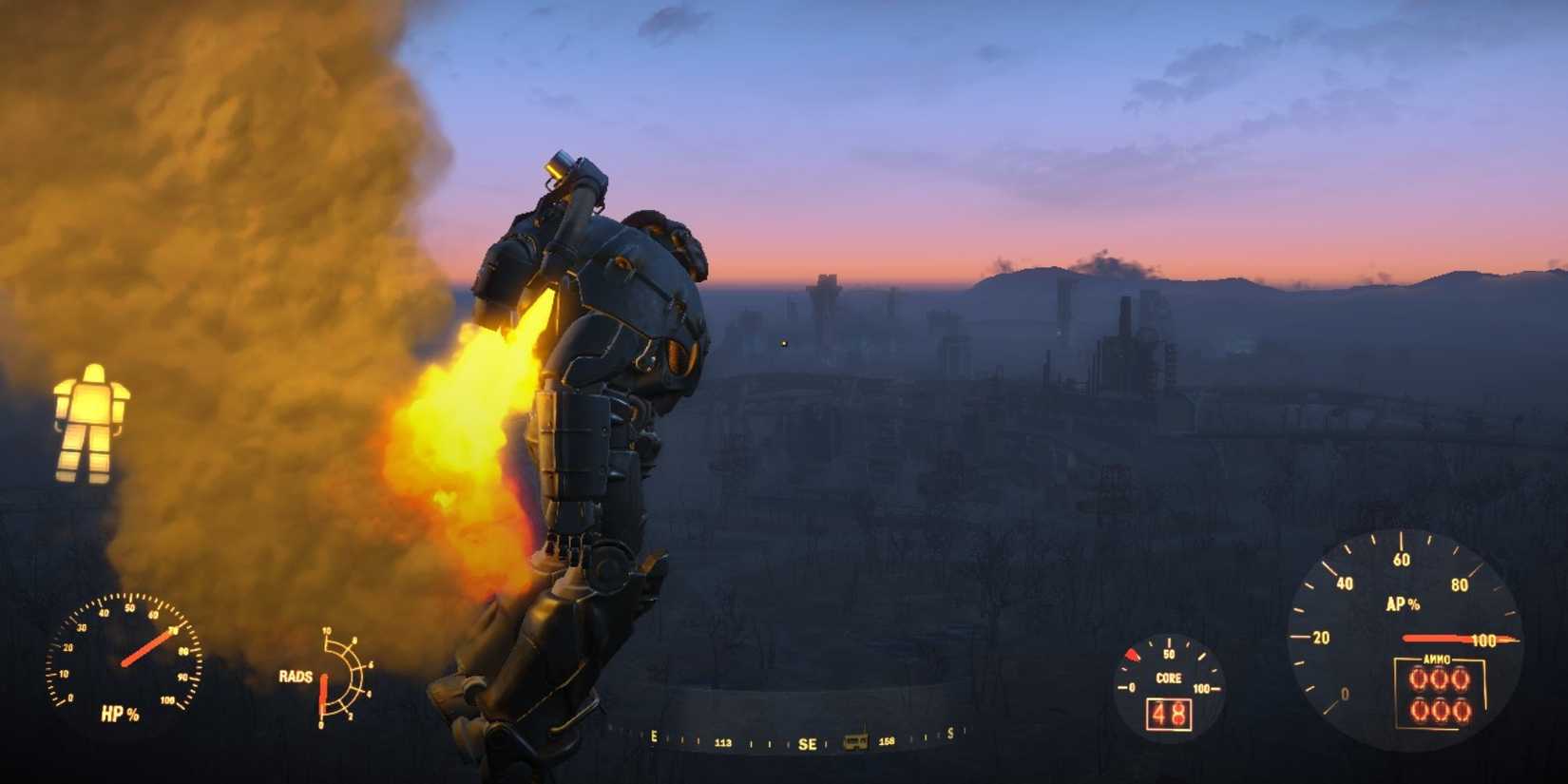Click the power armor condition figure icon
Image resolution: width=1568 pixels, height=784 pixels.
pyautogui.click(x=92, y=421)
